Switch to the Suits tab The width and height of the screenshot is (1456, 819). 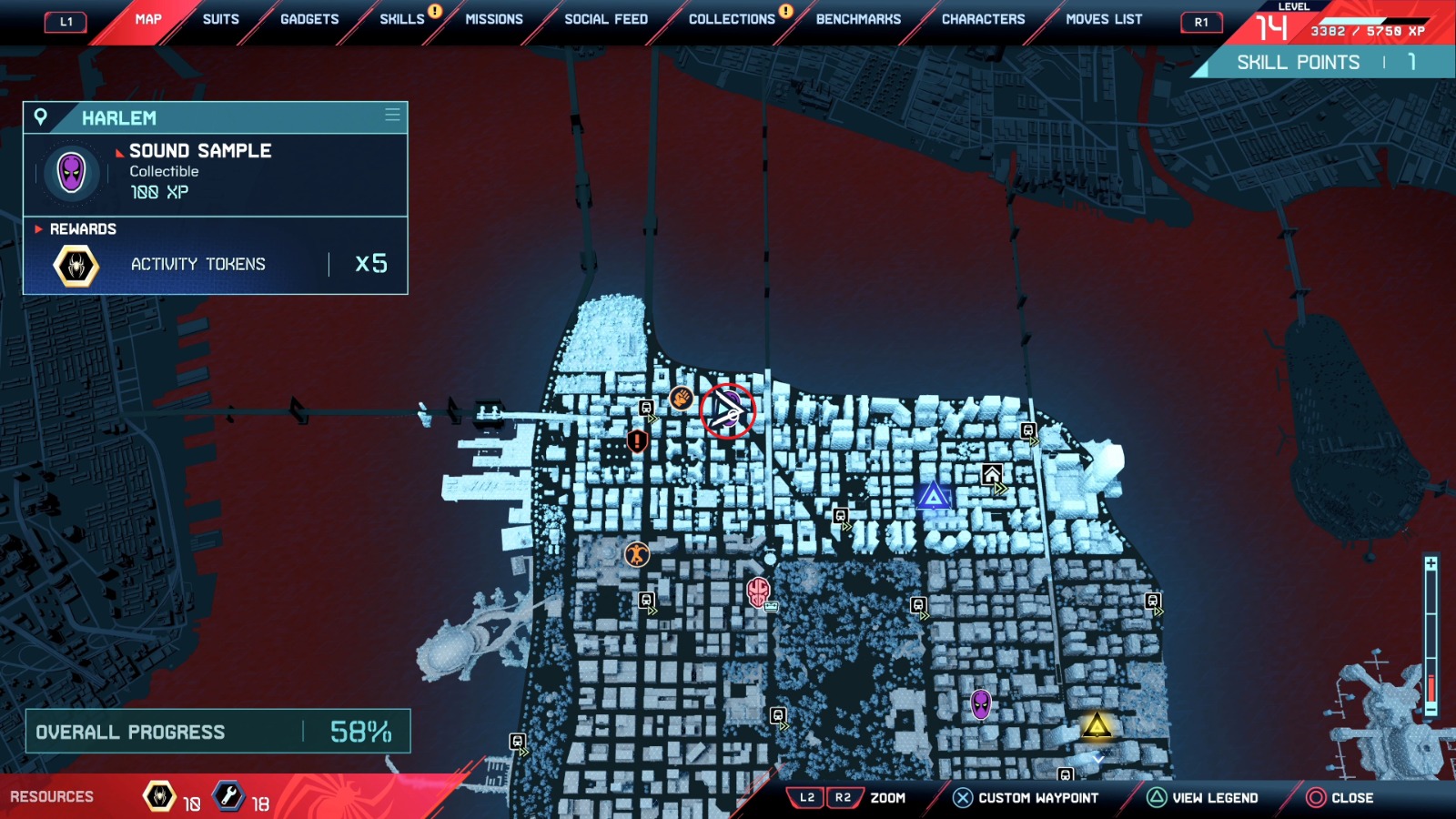point(220,19)
